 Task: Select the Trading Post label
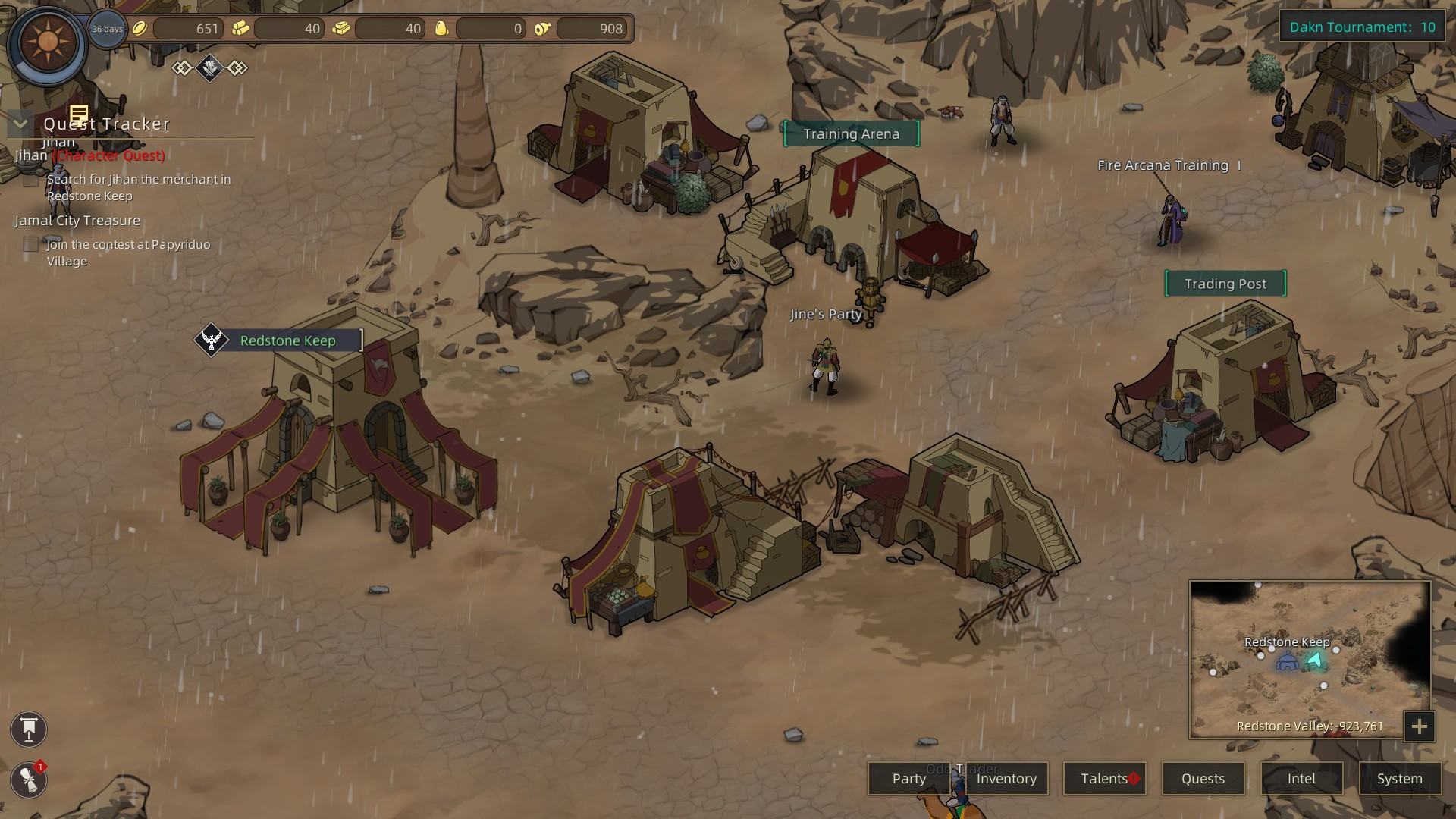[1225, 284]
